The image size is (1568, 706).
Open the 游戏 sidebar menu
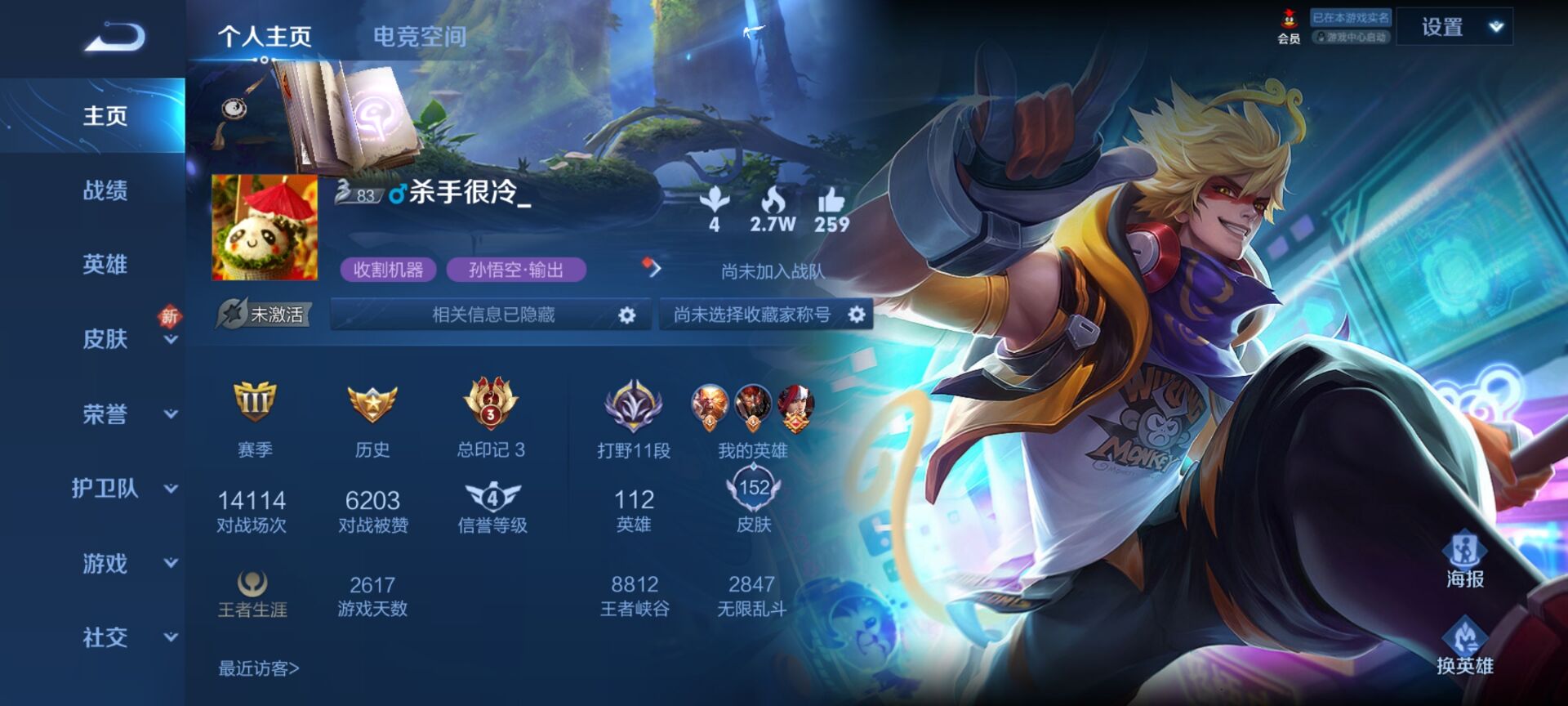[x=105, y=563]
